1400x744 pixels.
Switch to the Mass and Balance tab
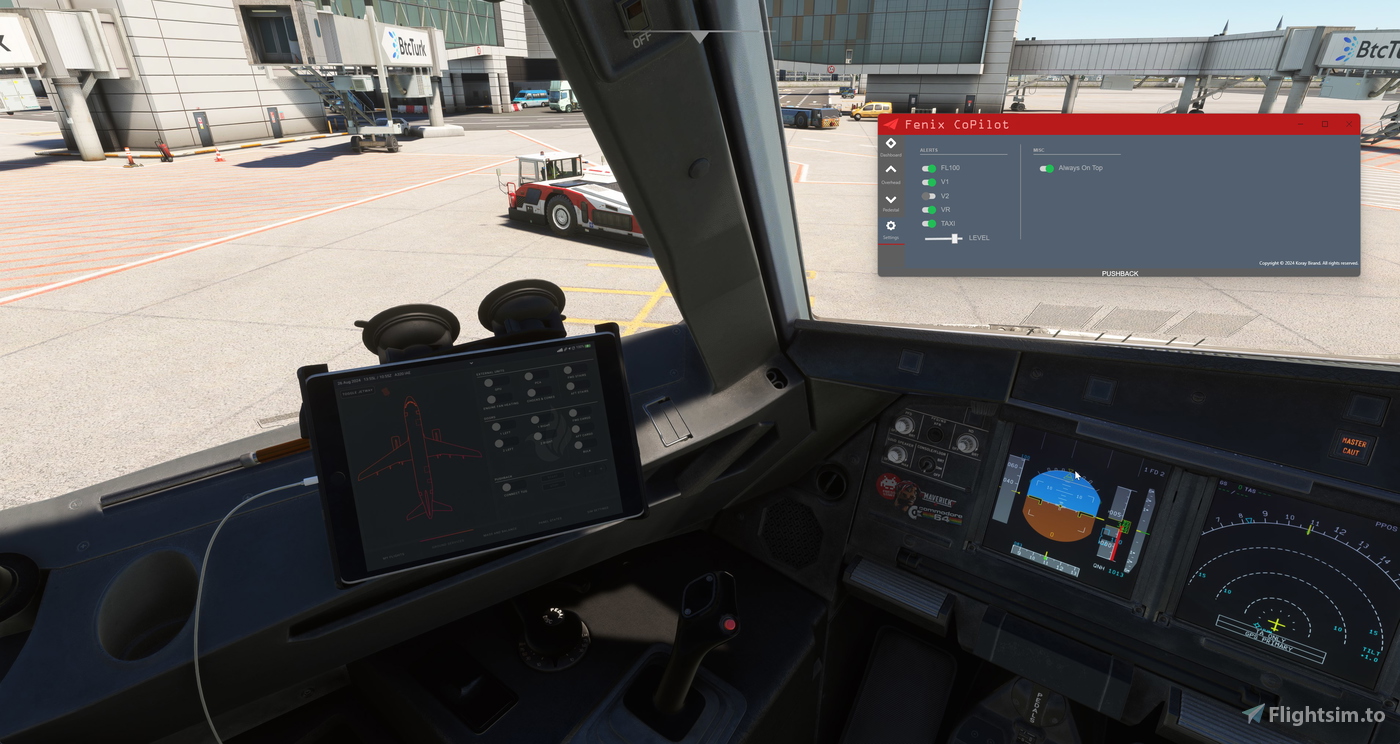click(499, 533)
